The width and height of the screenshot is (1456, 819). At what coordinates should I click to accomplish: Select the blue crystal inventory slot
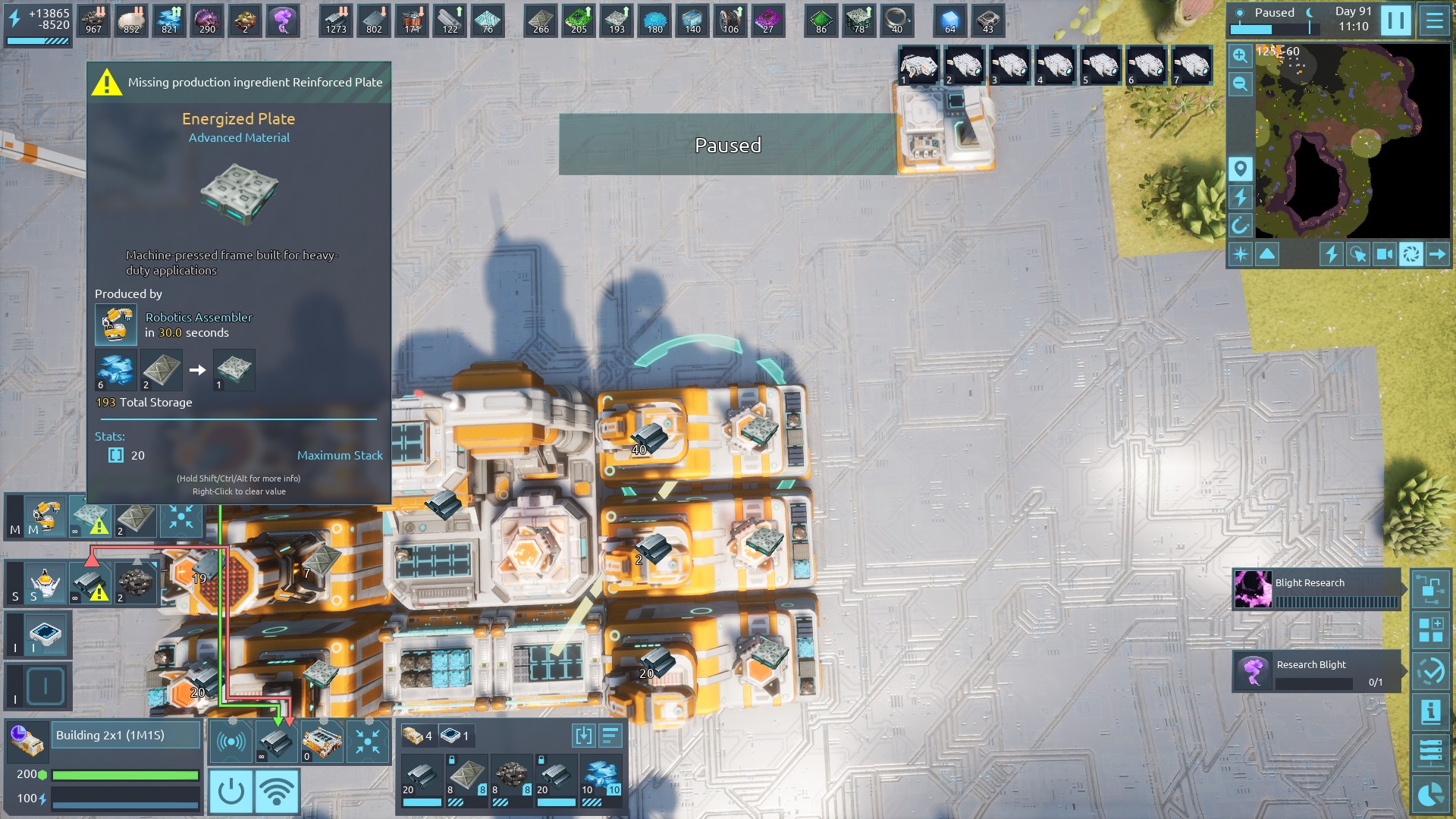point(602,777)
